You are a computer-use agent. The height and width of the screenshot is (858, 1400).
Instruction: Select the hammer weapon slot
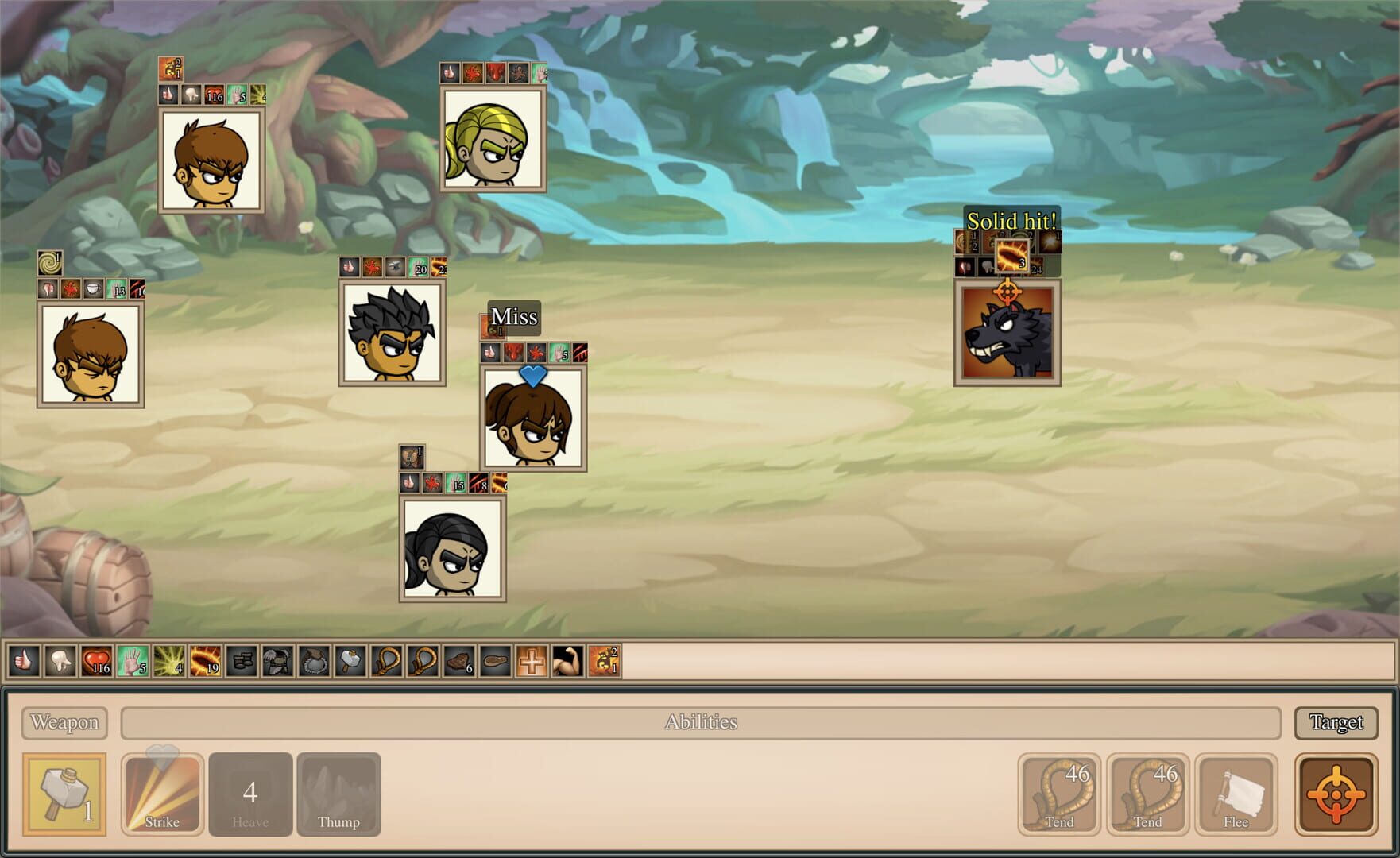click(64, 794)
